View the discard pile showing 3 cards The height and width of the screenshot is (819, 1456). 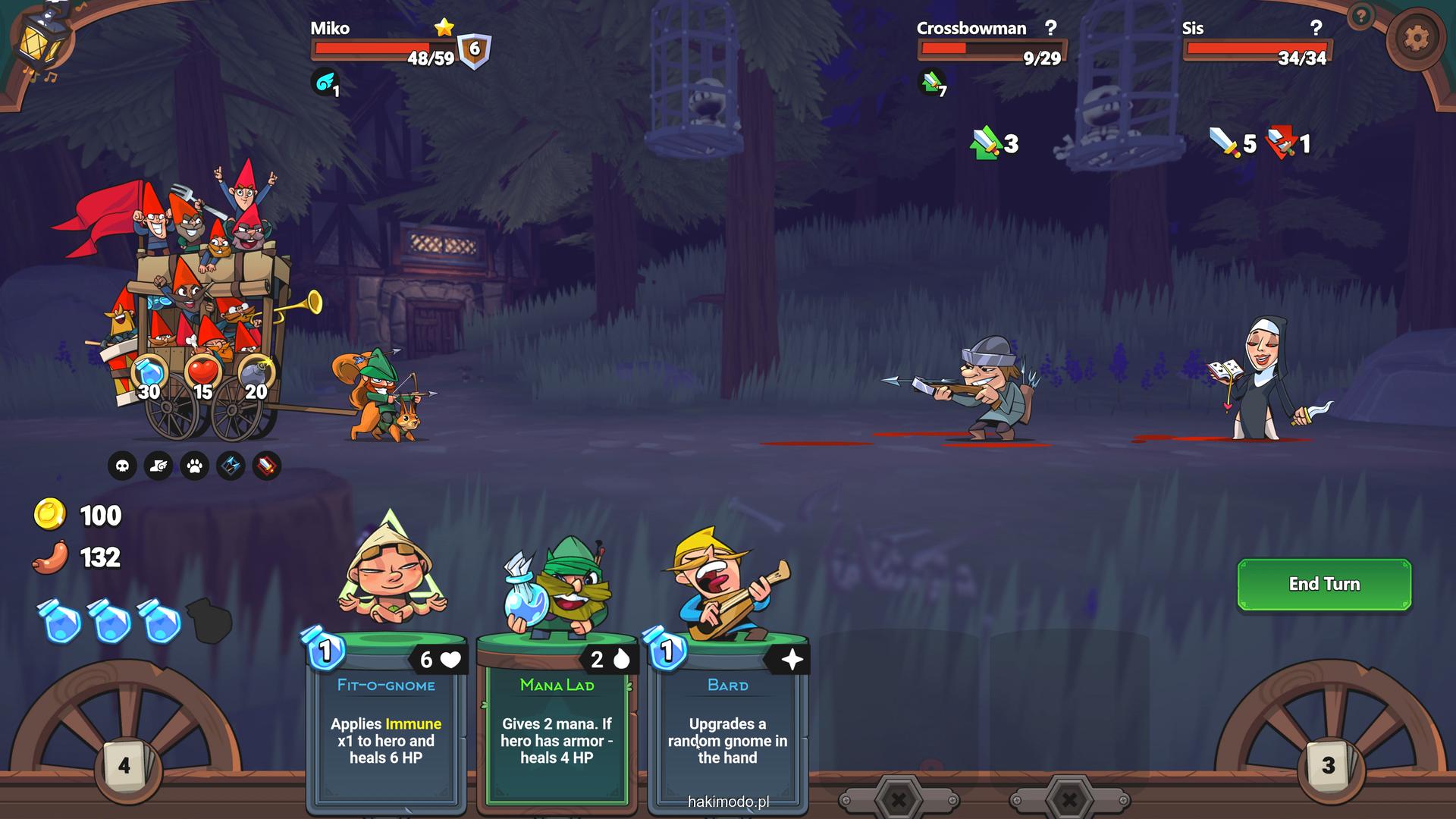1328,766
